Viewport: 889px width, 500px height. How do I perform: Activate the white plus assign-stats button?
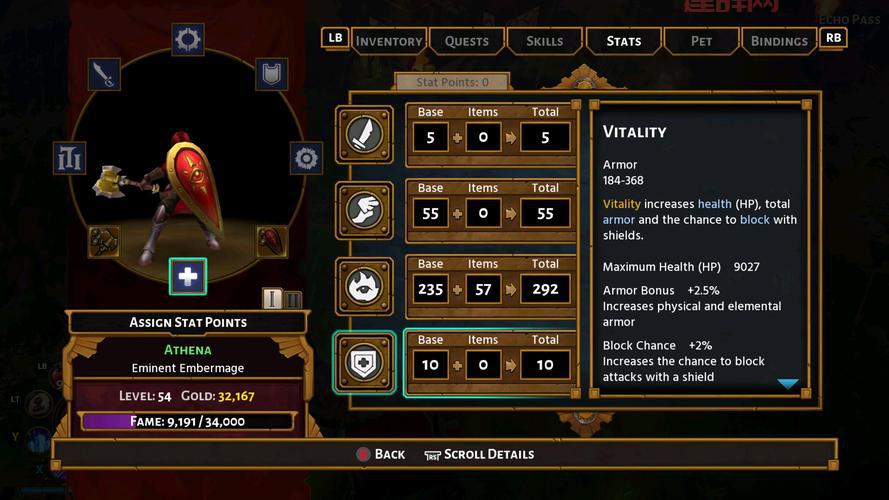188,276
